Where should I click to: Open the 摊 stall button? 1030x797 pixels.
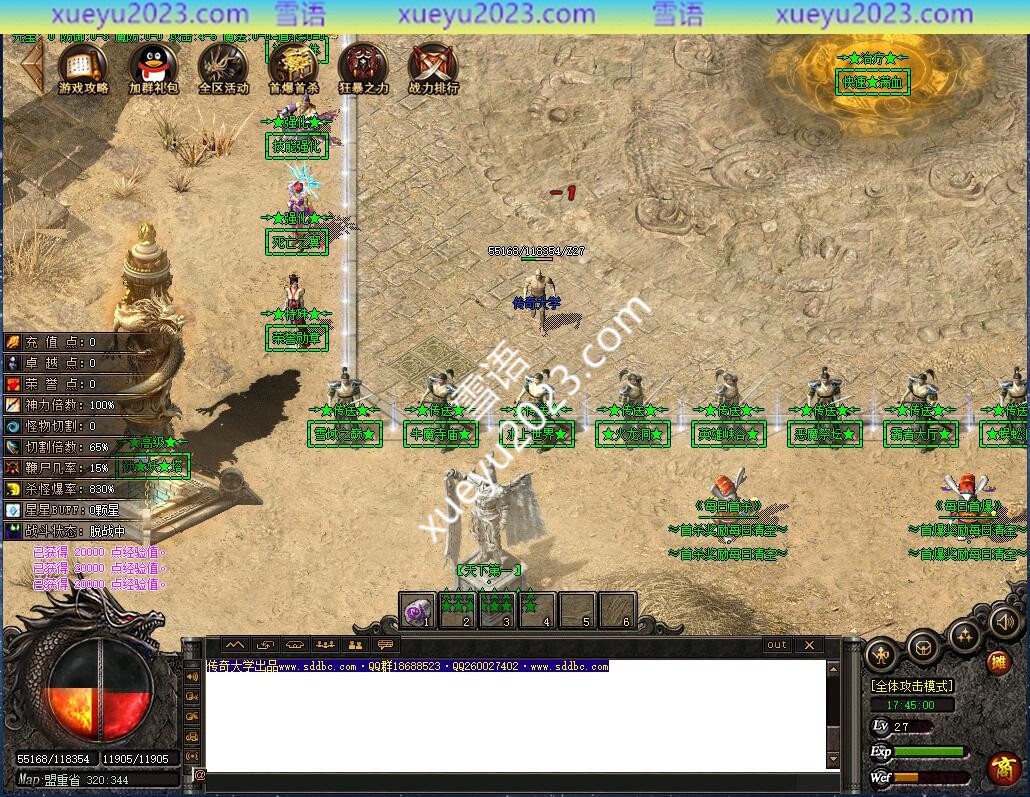click(998, 661)
